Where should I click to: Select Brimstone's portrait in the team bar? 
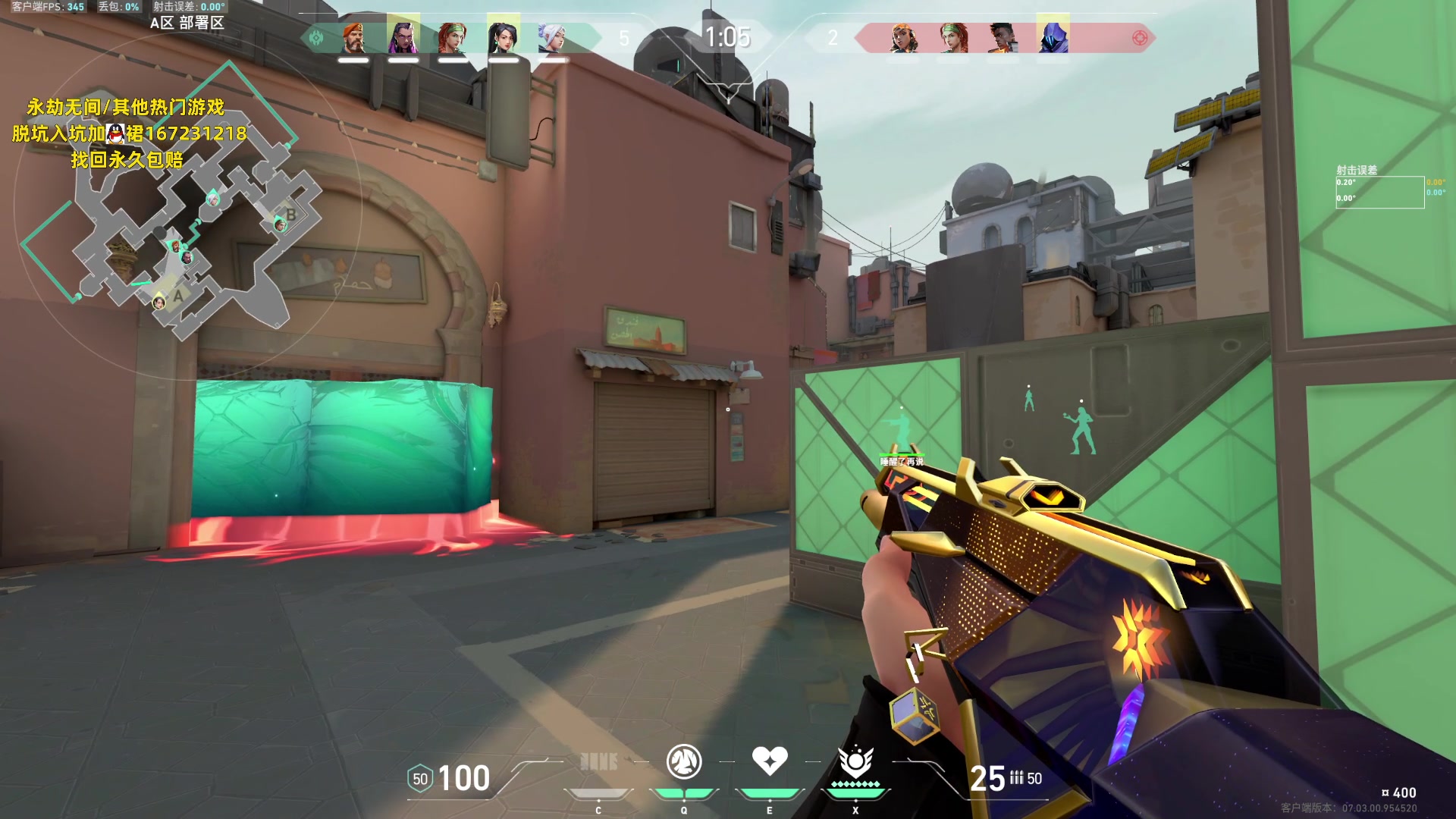point(353,36)
